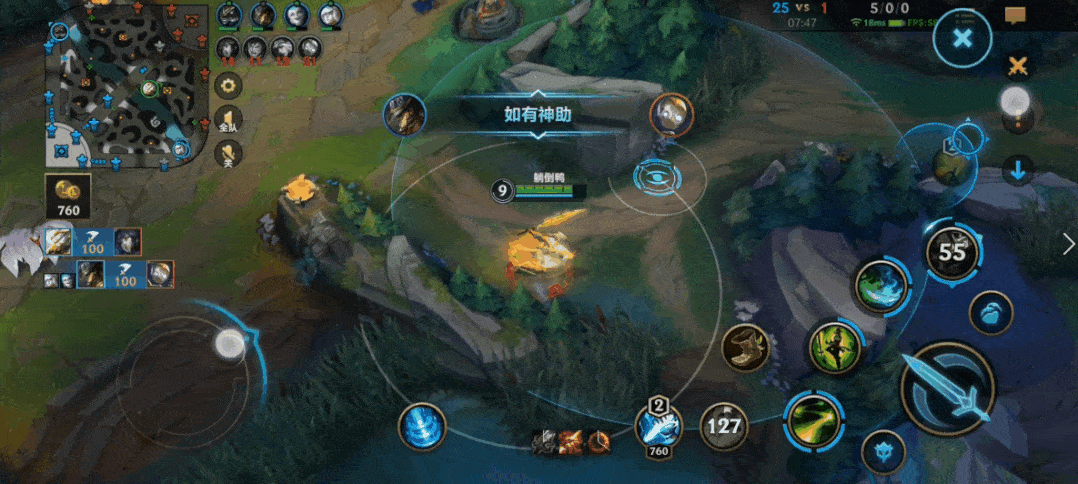Tap the blue ward trinket button
Image resolution: width=1078 pixels, height=484 pixels.
pyautogui.click(x=990, y=312)
